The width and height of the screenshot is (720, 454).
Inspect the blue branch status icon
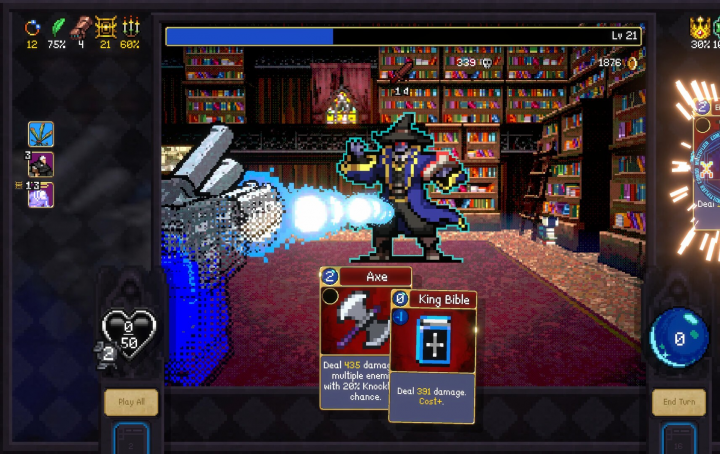click(41, 134)
